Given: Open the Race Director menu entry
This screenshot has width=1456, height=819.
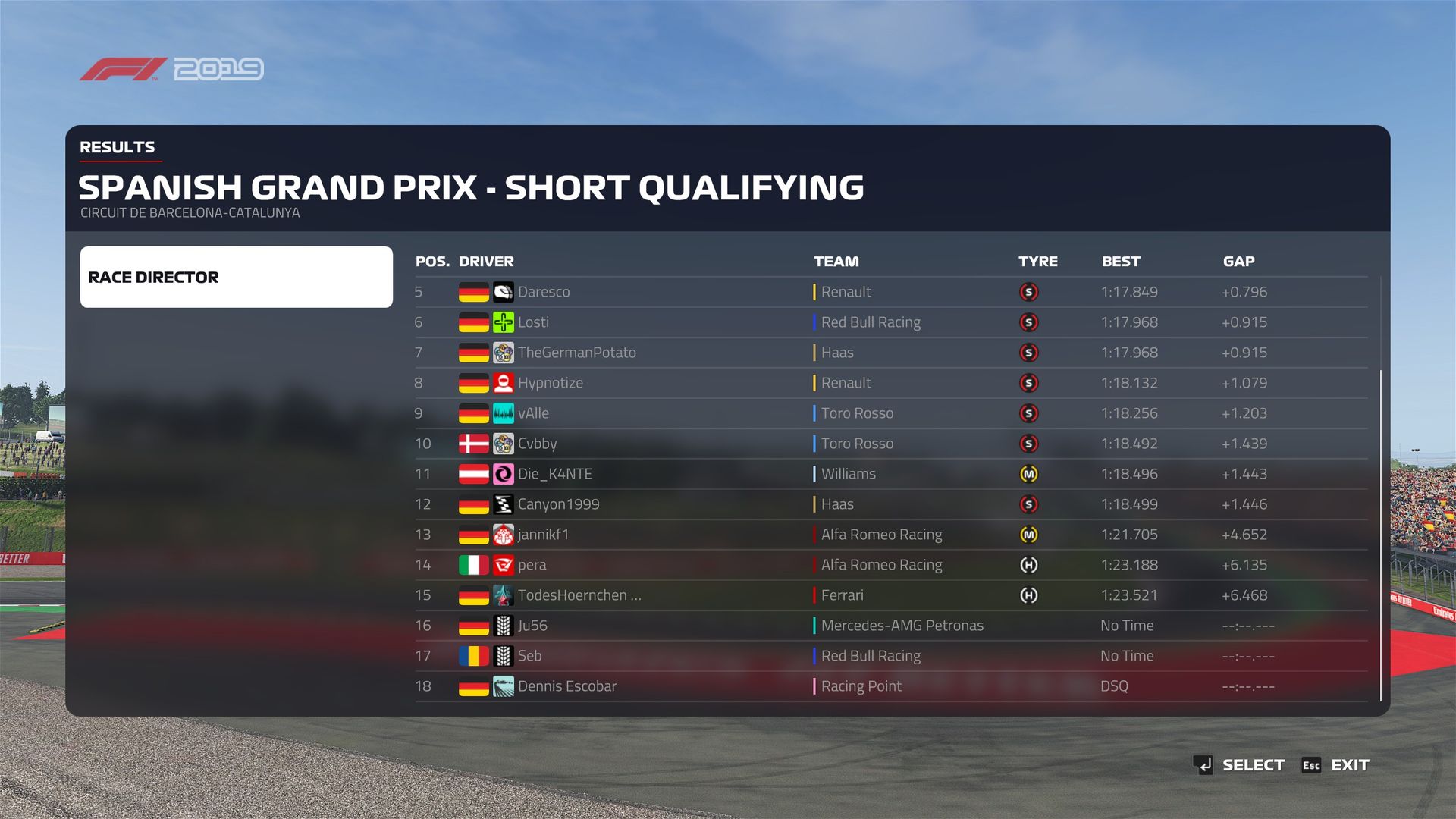Looking at the screenshot, I should [x=236, y=277].
